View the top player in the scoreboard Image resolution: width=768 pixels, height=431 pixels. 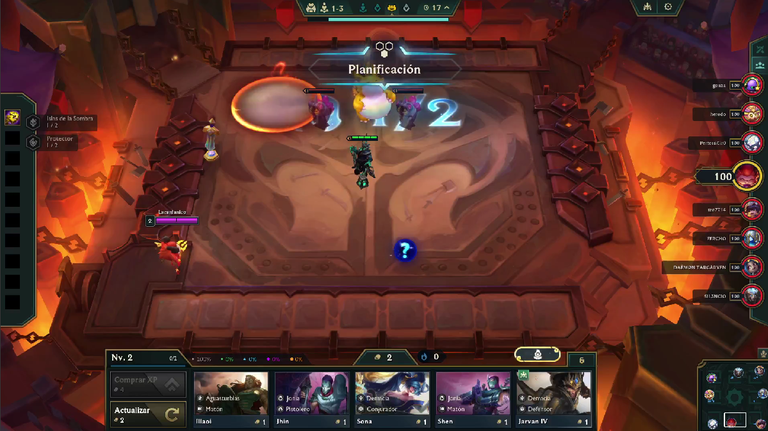tap(751, 86)
